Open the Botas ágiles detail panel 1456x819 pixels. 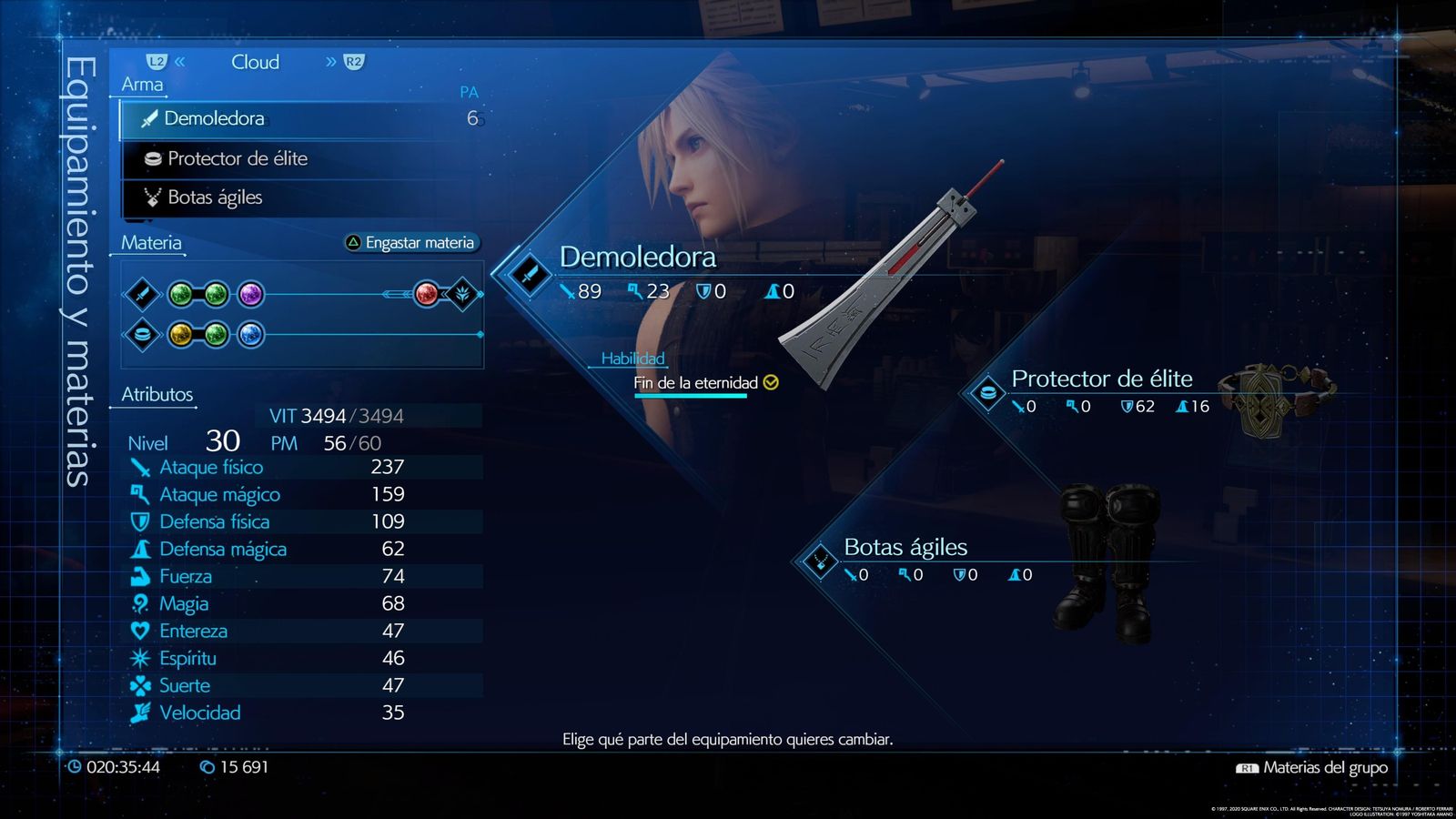tap(905, 547)
